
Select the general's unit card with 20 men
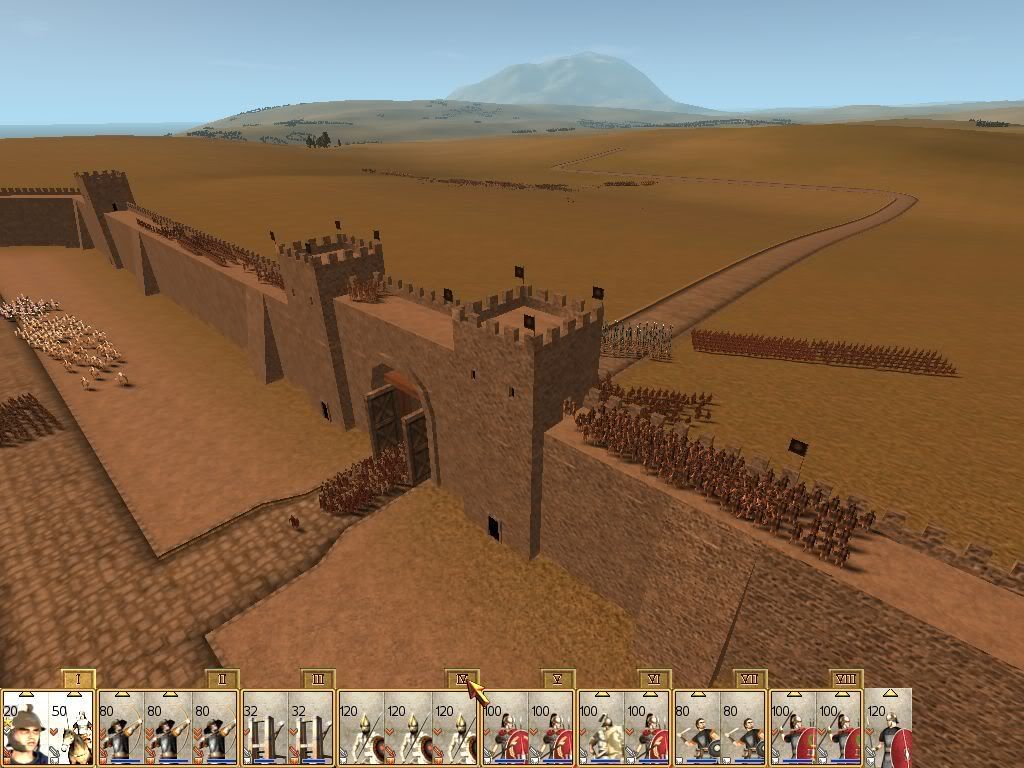[x=24, y=728]
